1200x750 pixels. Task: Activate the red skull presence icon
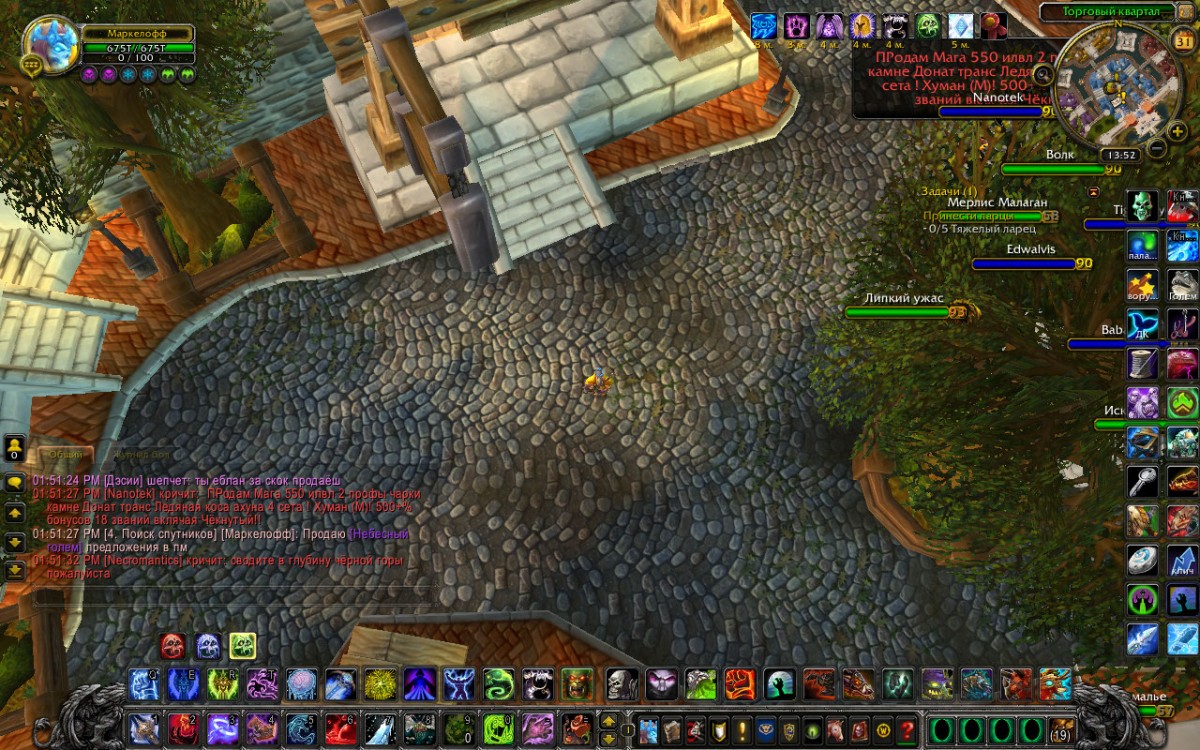173,646
